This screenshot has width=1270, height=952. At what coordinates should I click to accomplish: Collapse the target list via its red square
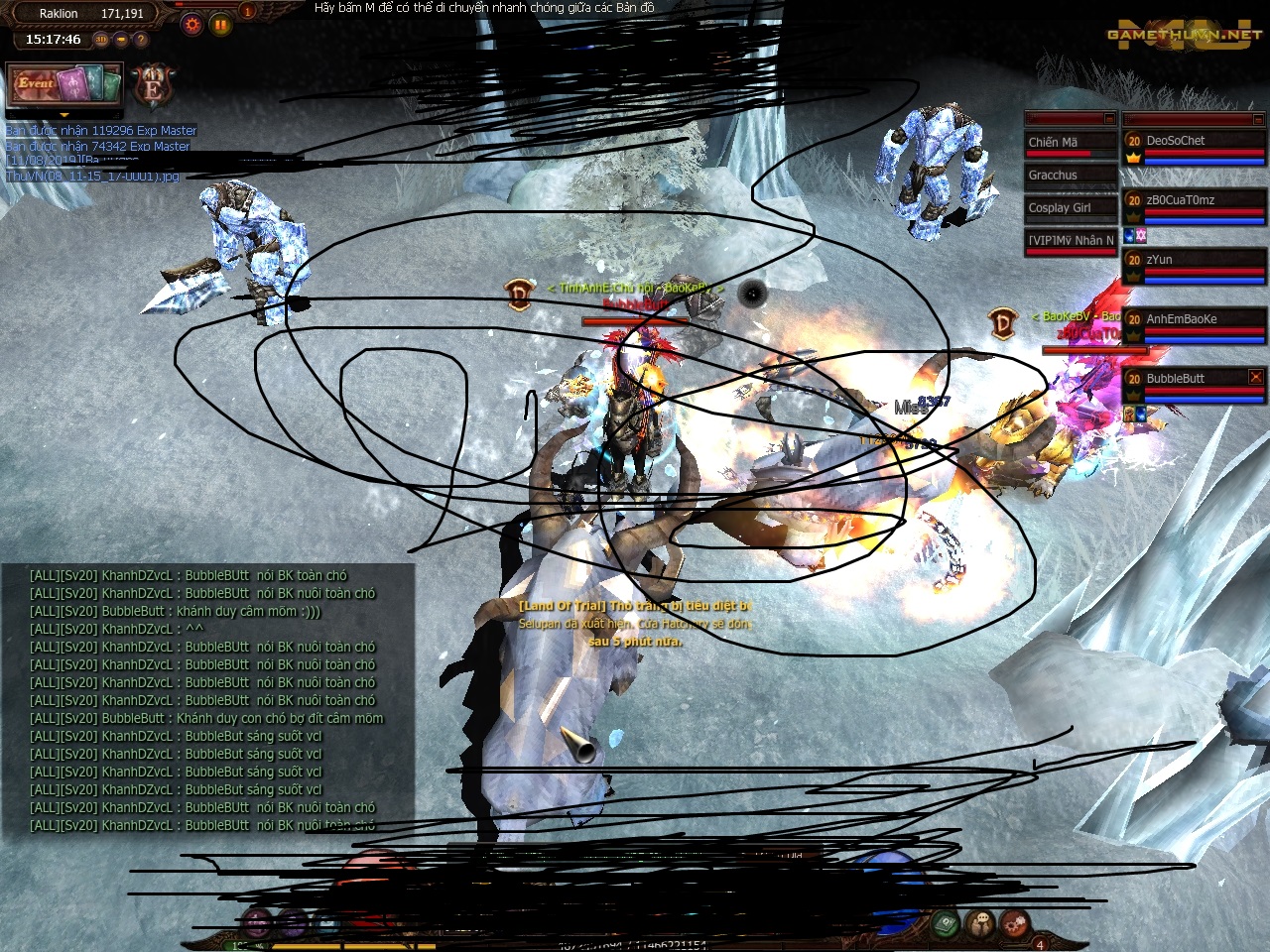[x=1108, y=119]
